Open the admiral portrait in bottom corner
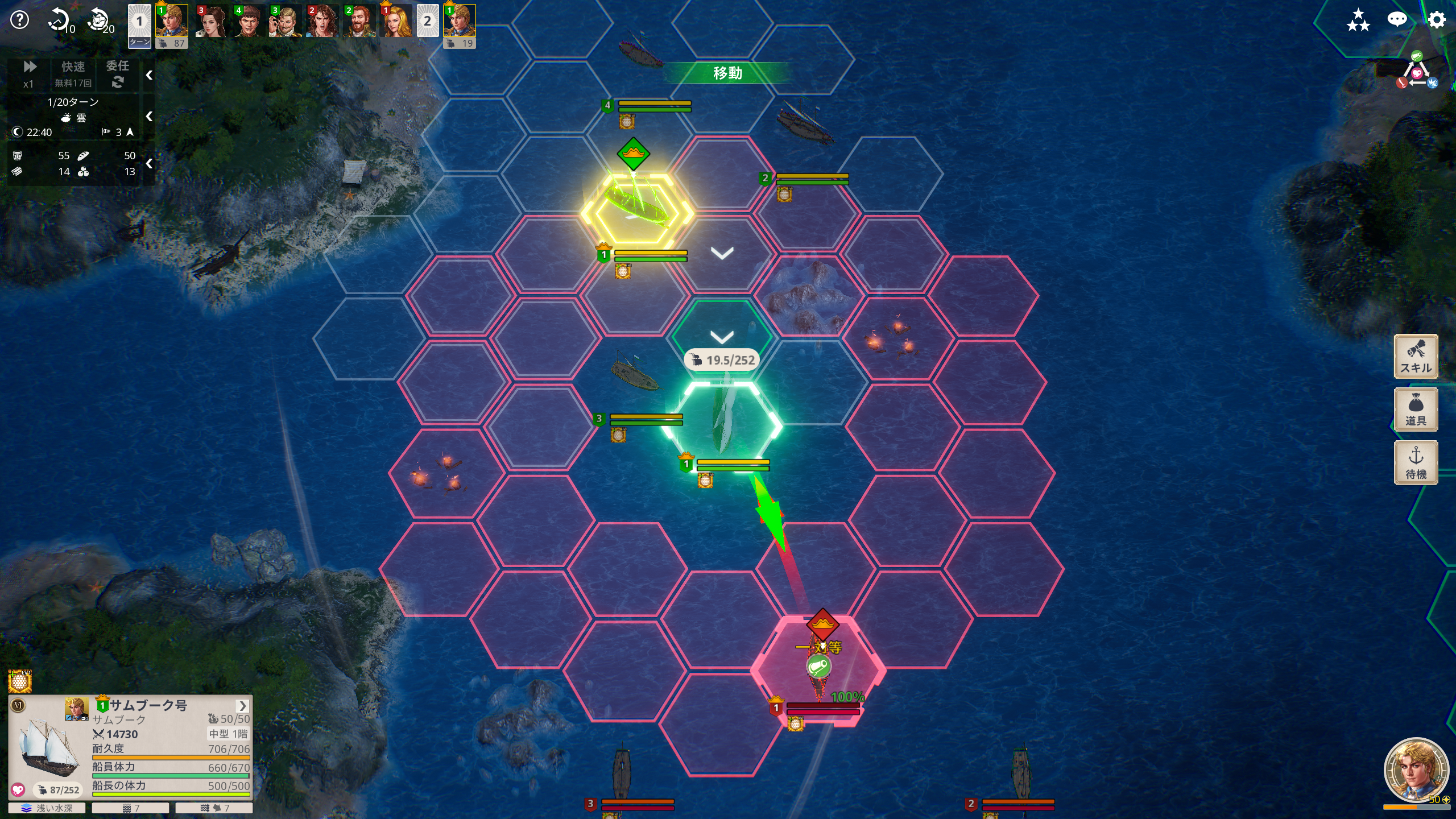Screen dimensions: 1456x819 click(1416, 771)
